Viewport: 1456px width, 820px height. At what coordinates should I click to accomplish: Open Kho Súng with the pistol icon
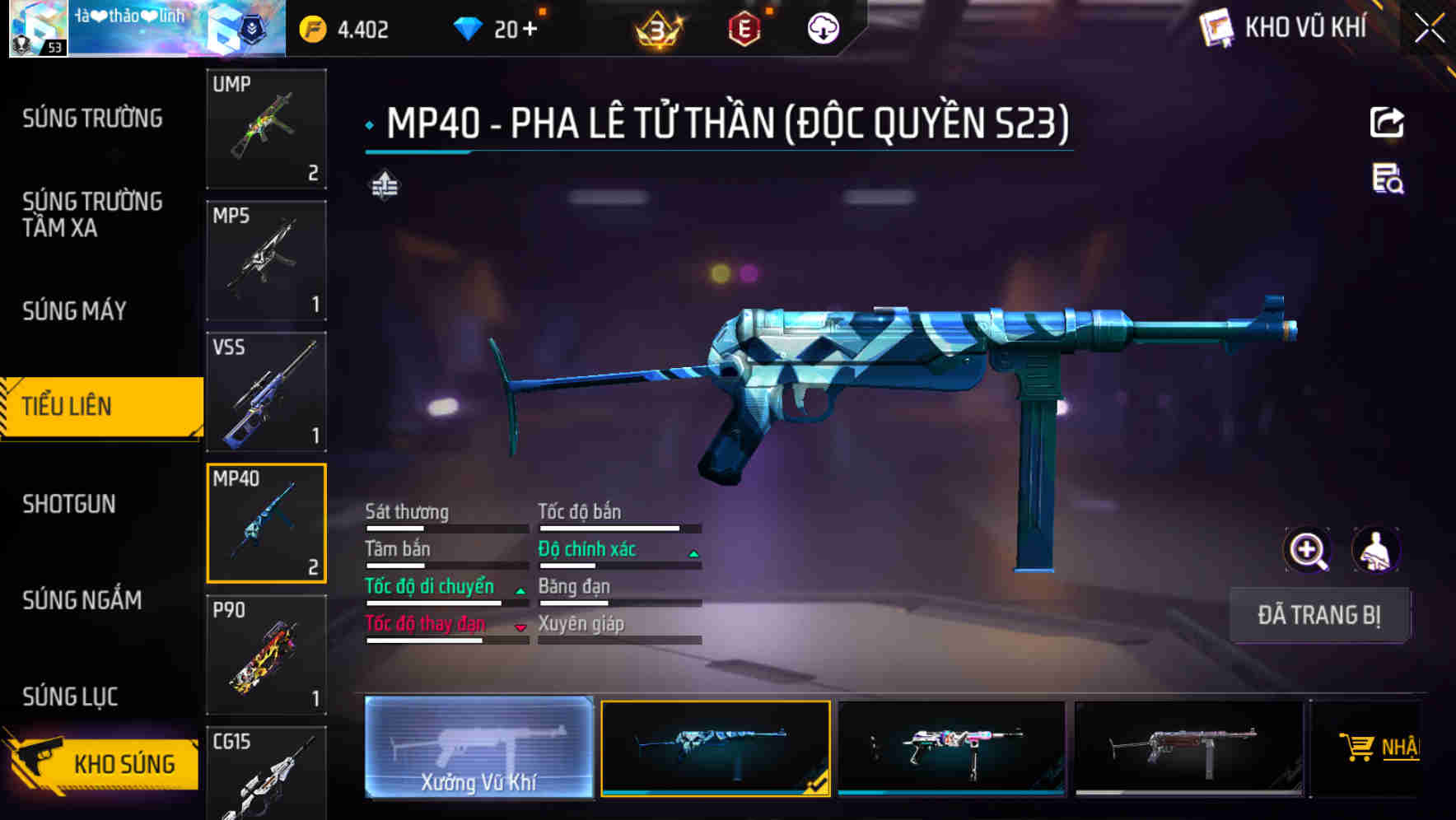(122, 763)
